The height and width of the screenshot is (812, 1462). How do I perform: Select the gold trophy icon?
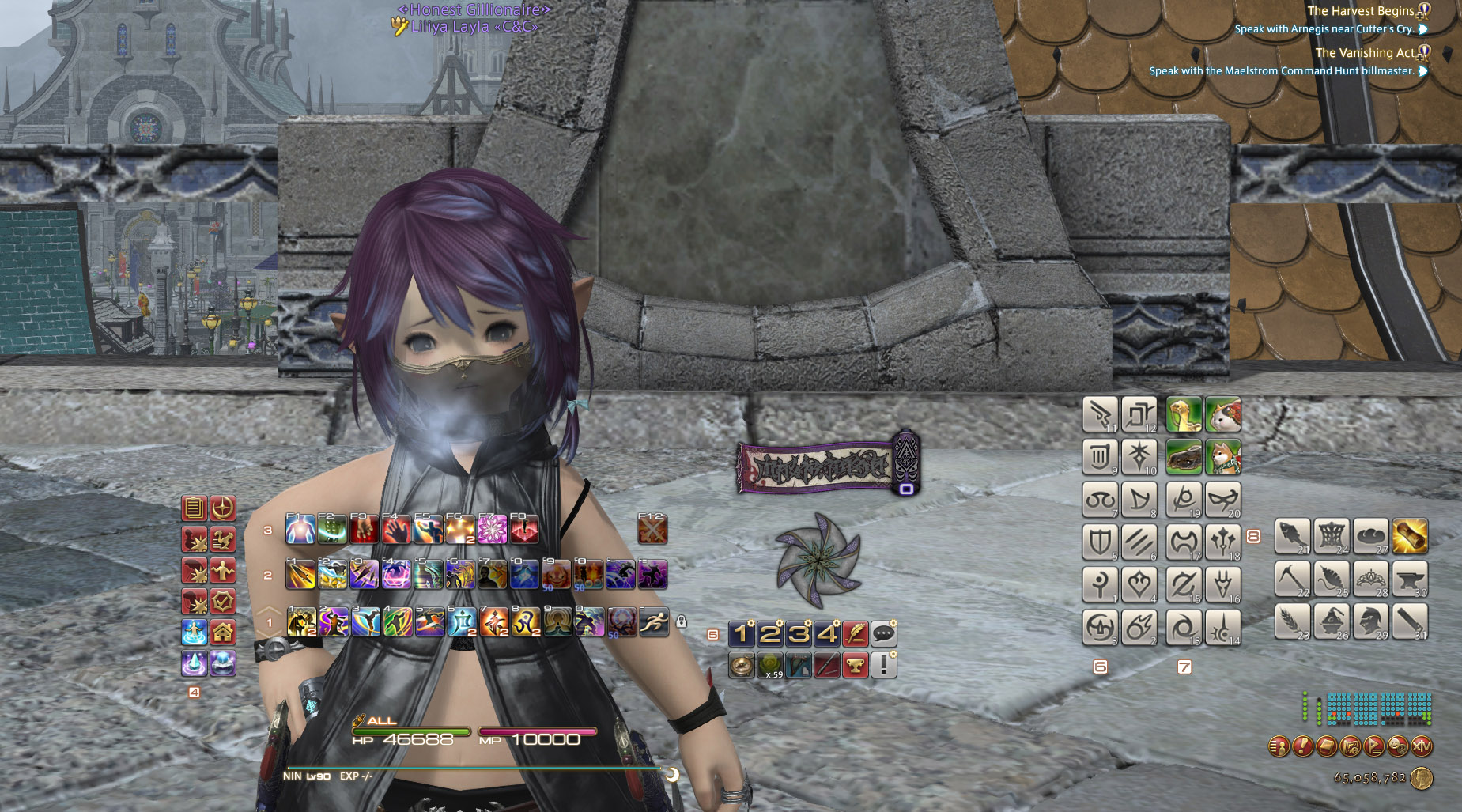[x=855, y=665]
